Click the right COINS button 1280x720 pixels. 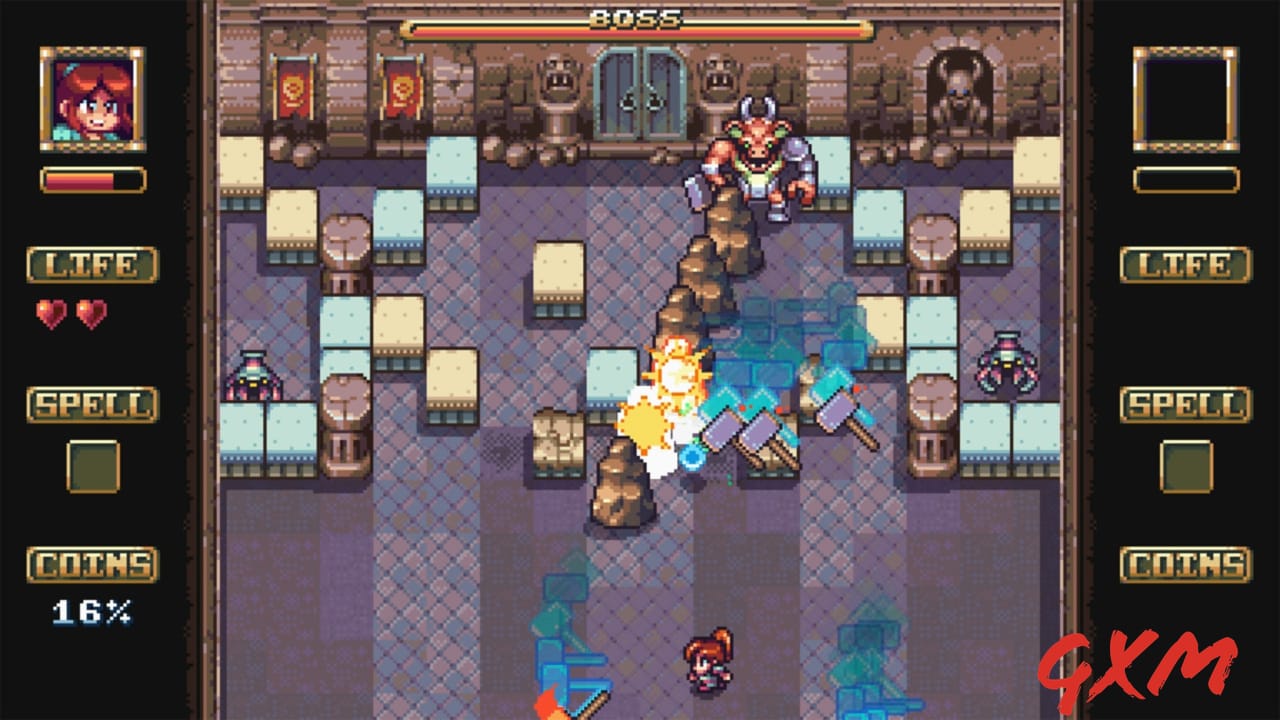pos(1186,563)
